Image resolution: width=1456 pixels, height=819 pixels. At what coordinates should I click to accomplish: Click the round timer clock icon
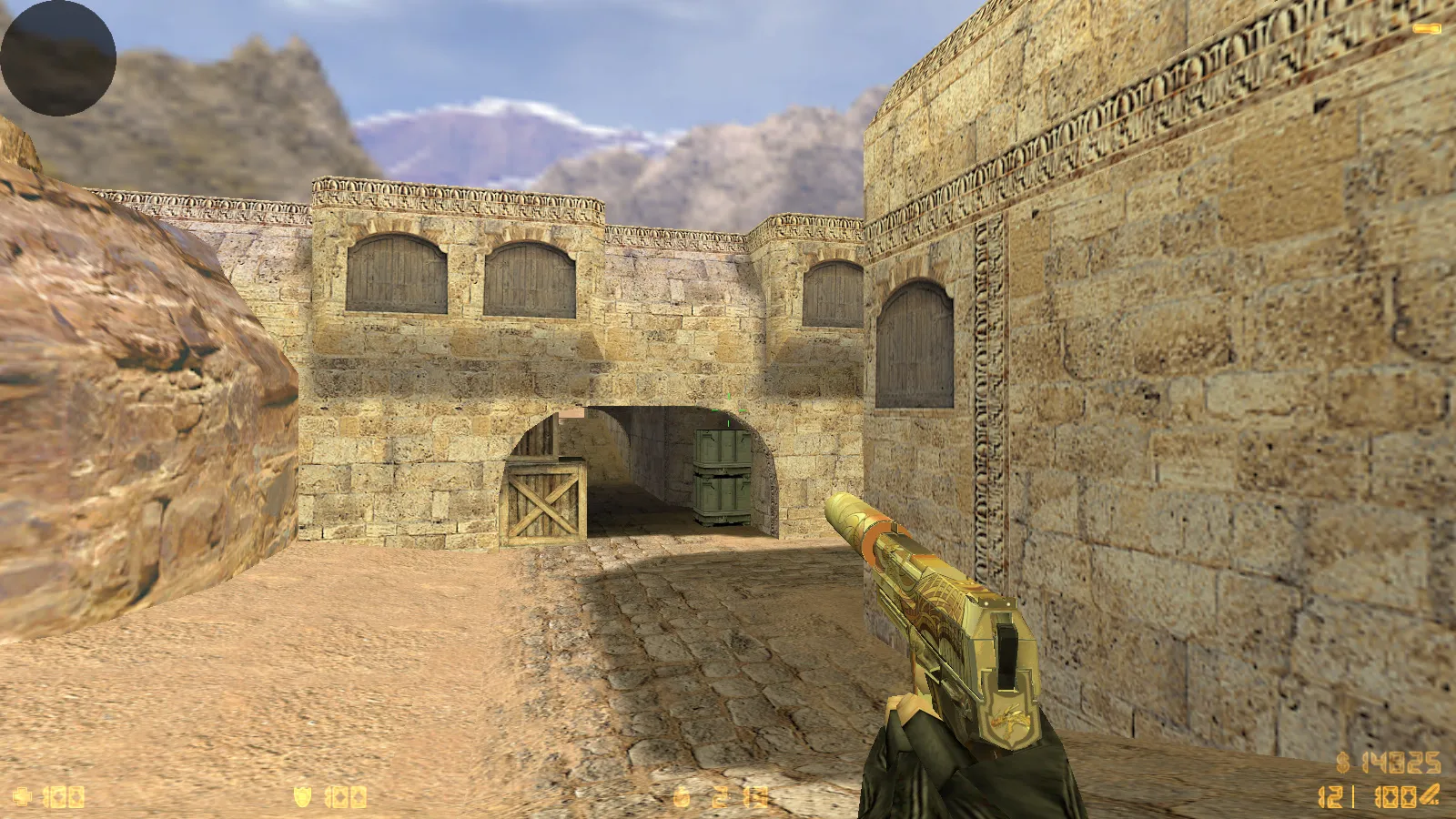(682, 797)
